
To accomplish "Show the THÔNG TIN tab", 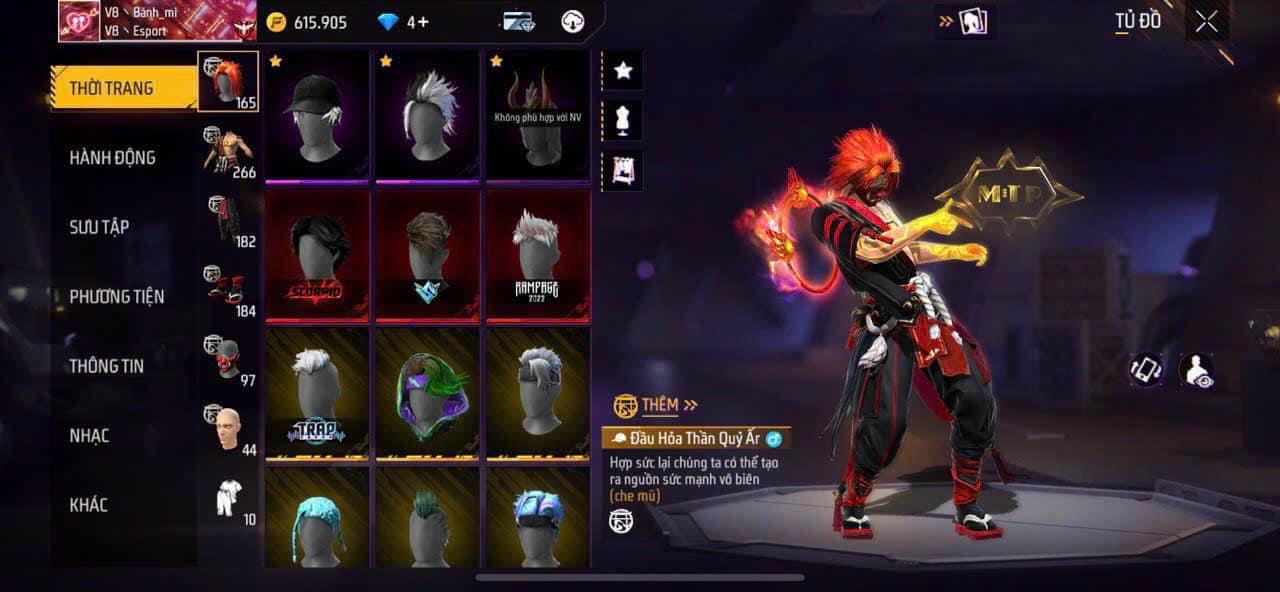I will [x=106, y=366].
